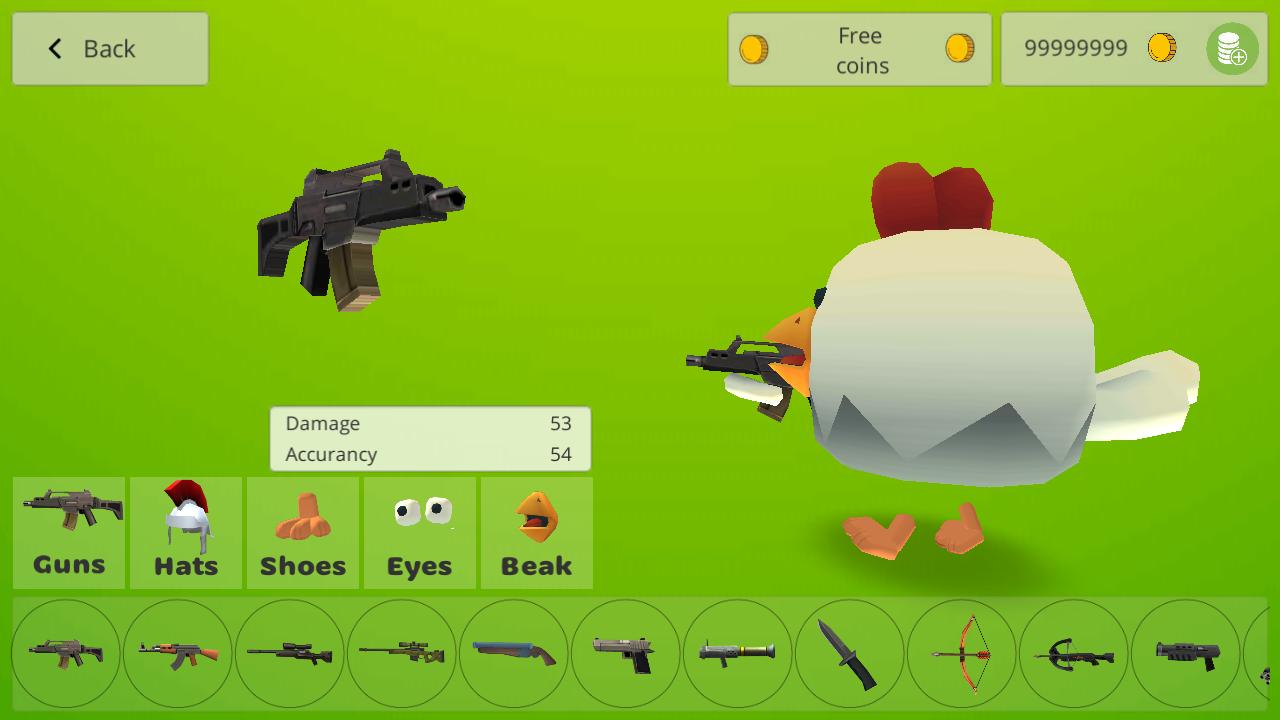Switch to the Eyes tab

[419, 532]
